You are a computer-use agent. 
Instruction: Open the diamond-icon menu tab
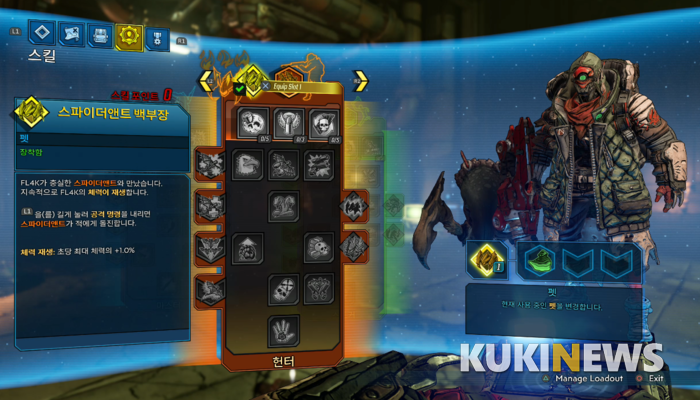(41, 36)
